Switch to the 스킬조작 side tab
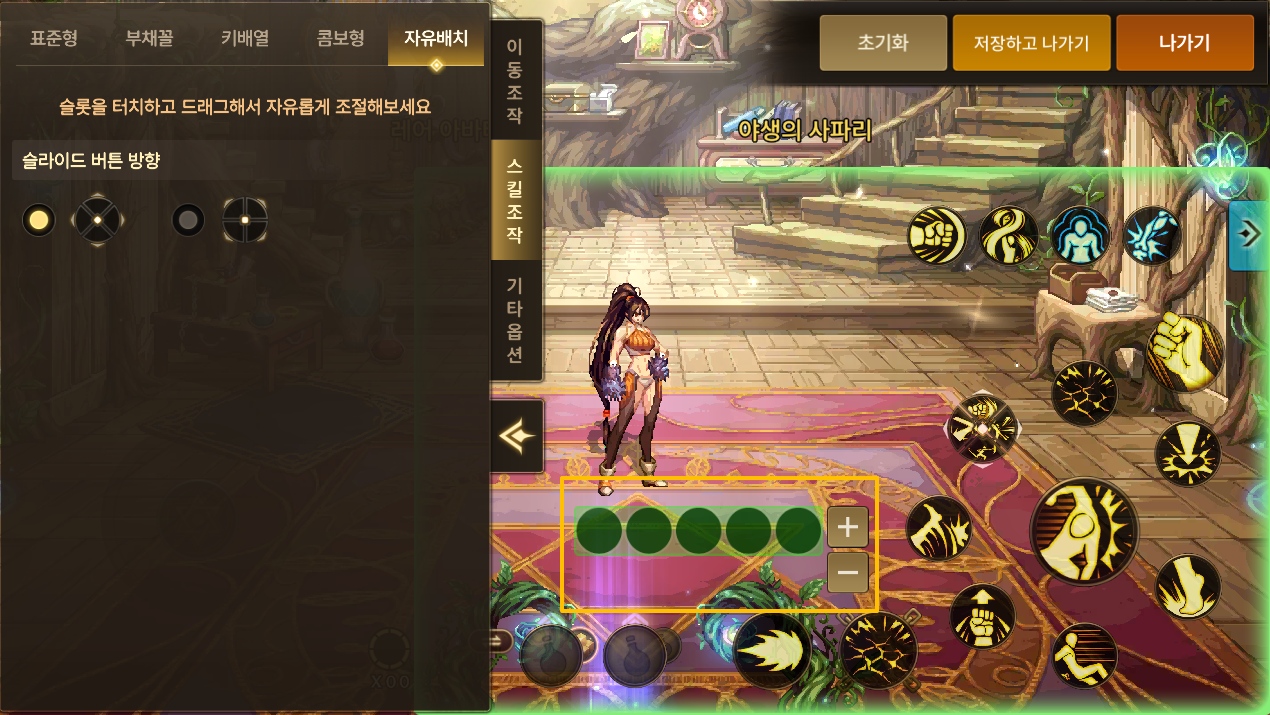The image size is (1270, 715). pyautogui.click(x=515, y=200)
